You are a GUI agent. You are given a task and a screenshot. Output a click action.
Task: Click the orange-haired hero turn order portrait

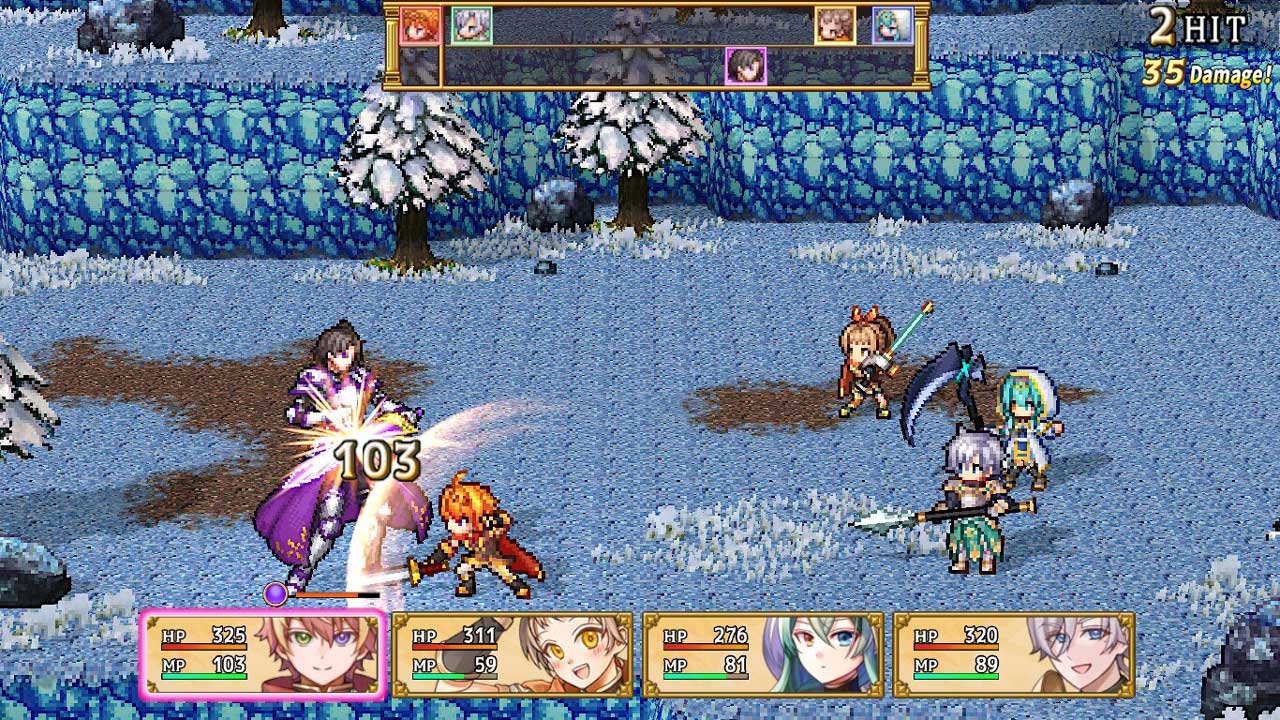tap(420, 26)
